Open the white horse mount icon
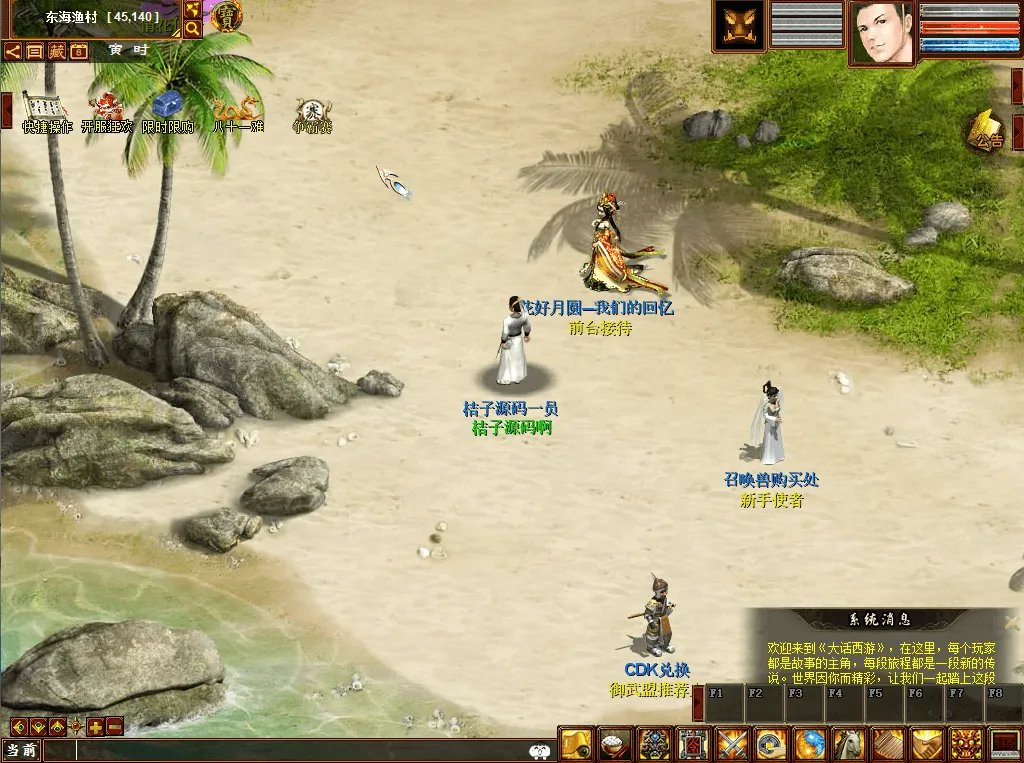The width and height of the screenshot is (1024, 763). click(x=849, y=744)
